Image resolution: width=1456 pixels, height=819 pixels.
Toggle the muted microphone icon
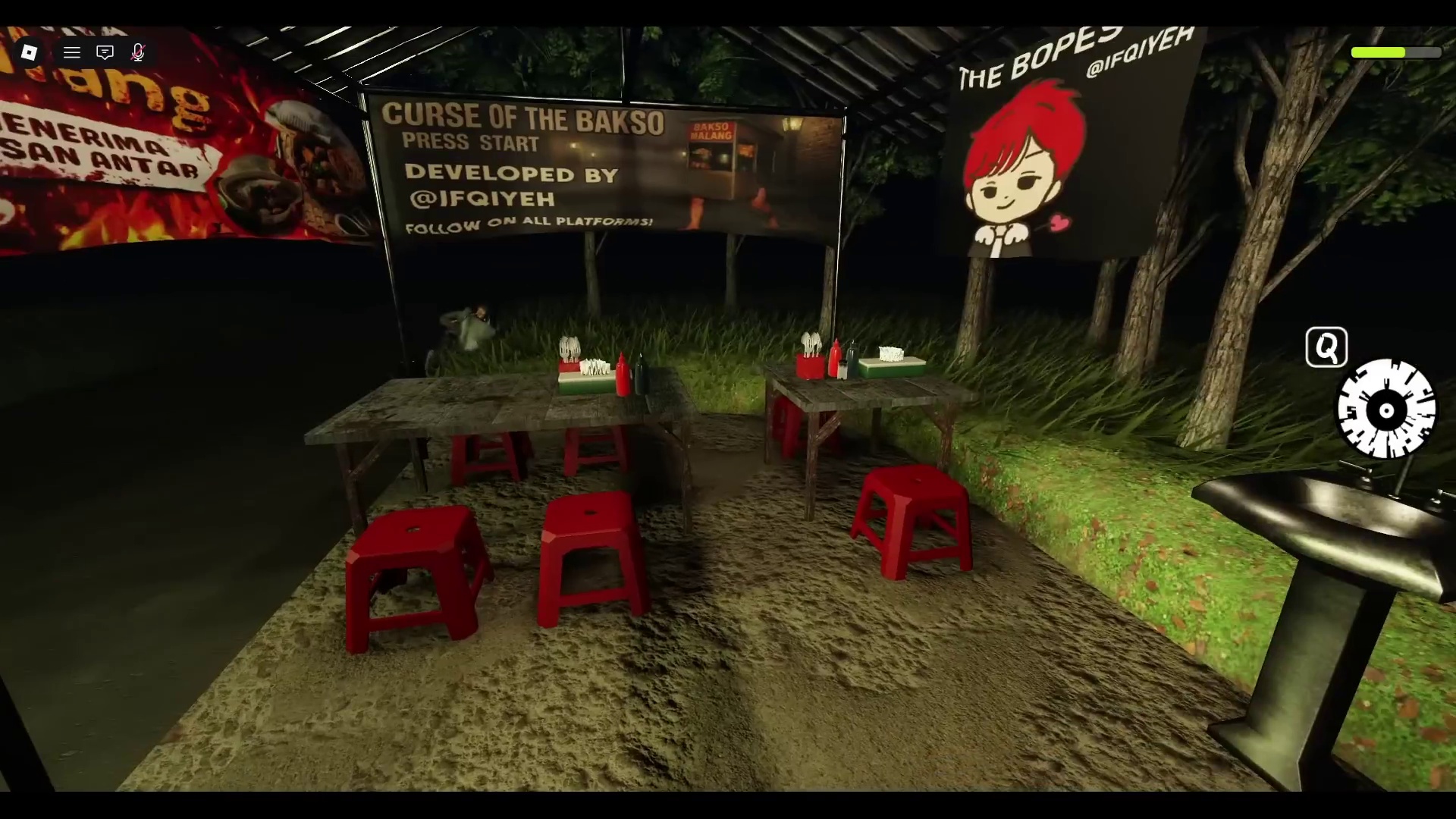point(138,52)
